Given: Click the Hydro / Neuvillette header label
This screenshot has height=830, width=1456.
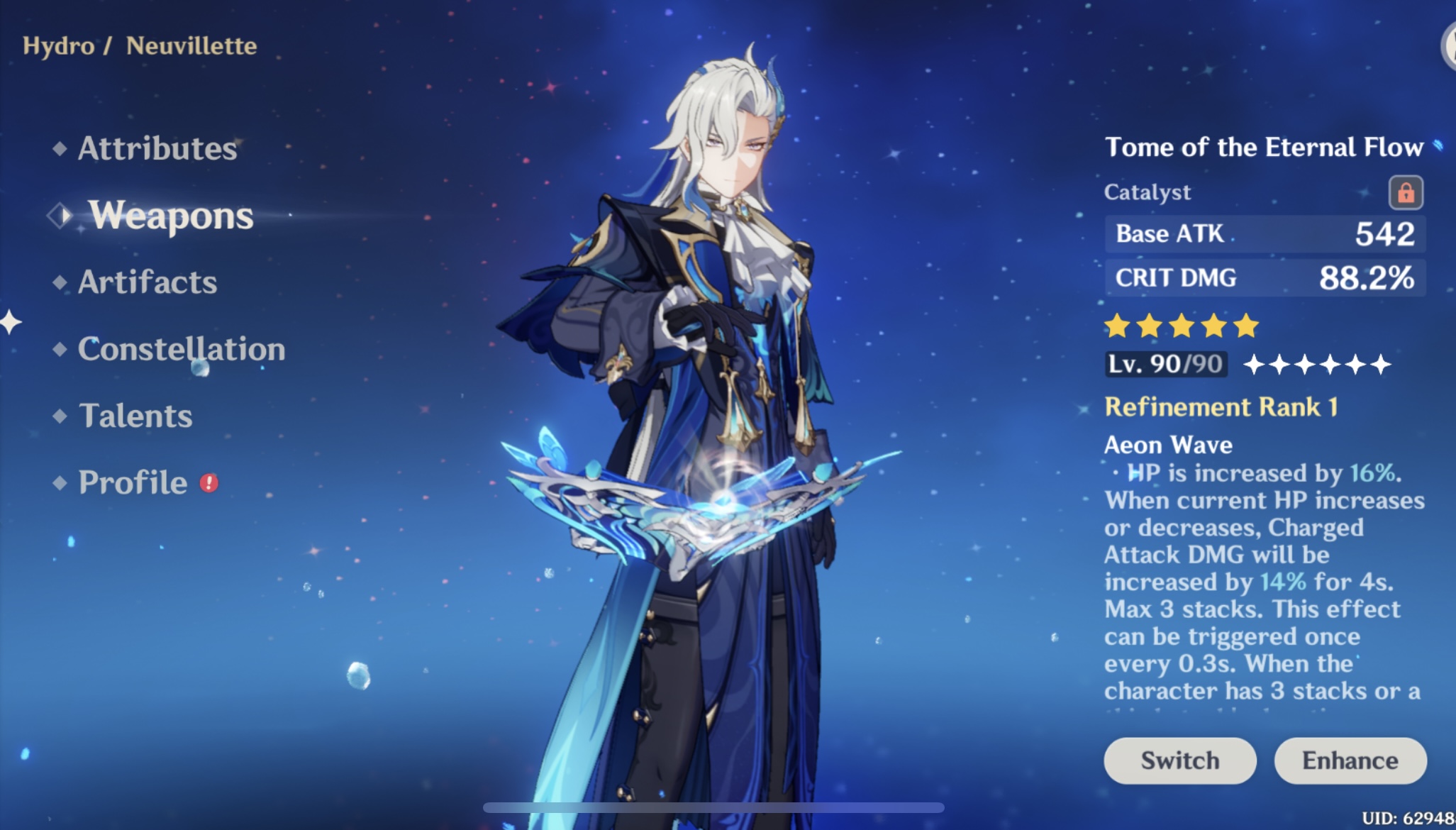Looking at the screenshot, I should pyautogui.click(x=139, y=45).
